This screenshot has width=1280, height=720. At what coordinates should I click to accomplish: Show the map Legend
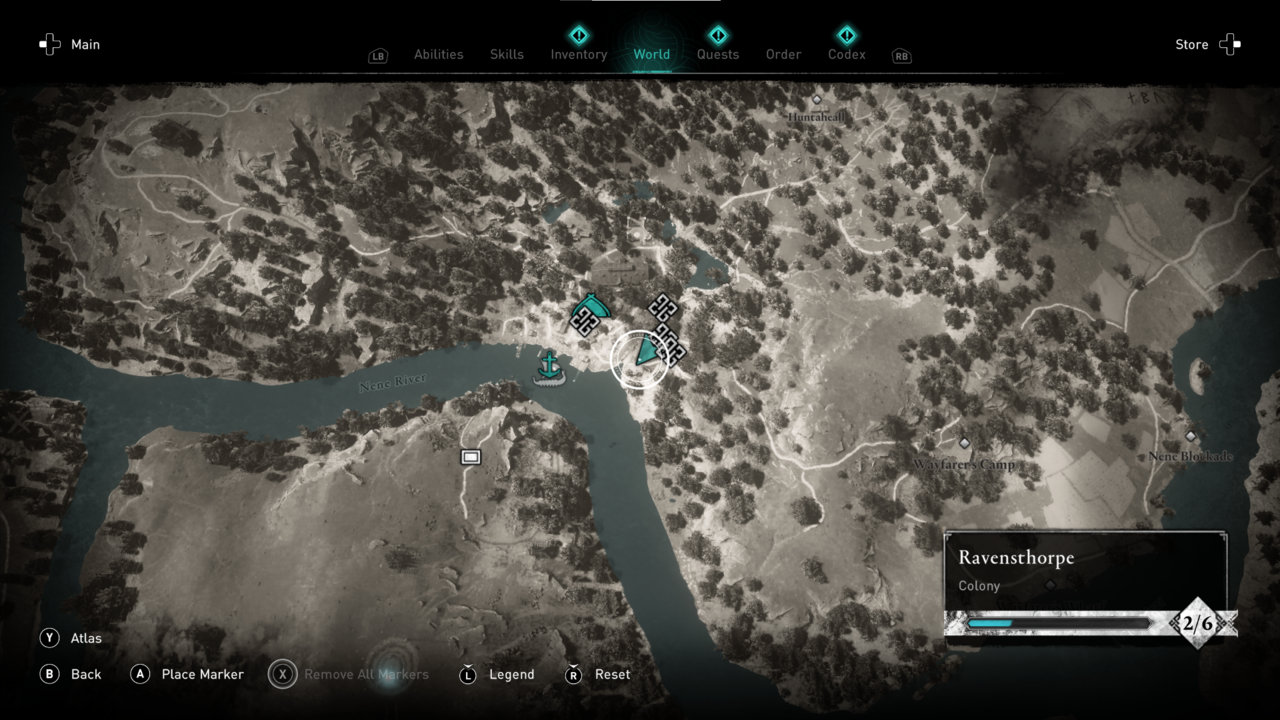tap(496, 674)
